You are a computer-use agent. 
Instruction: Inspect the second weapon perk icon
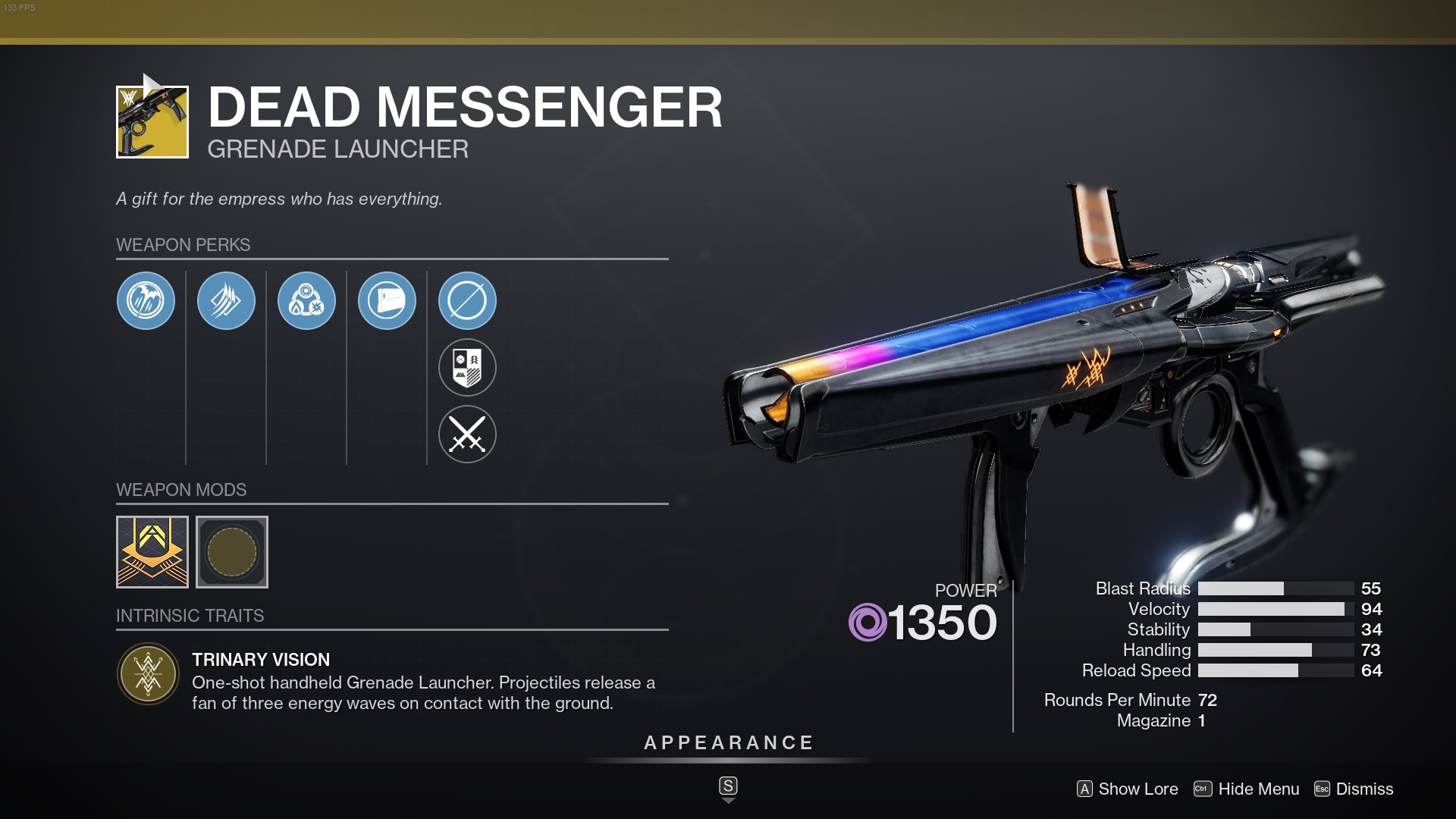tap(226, 301)
